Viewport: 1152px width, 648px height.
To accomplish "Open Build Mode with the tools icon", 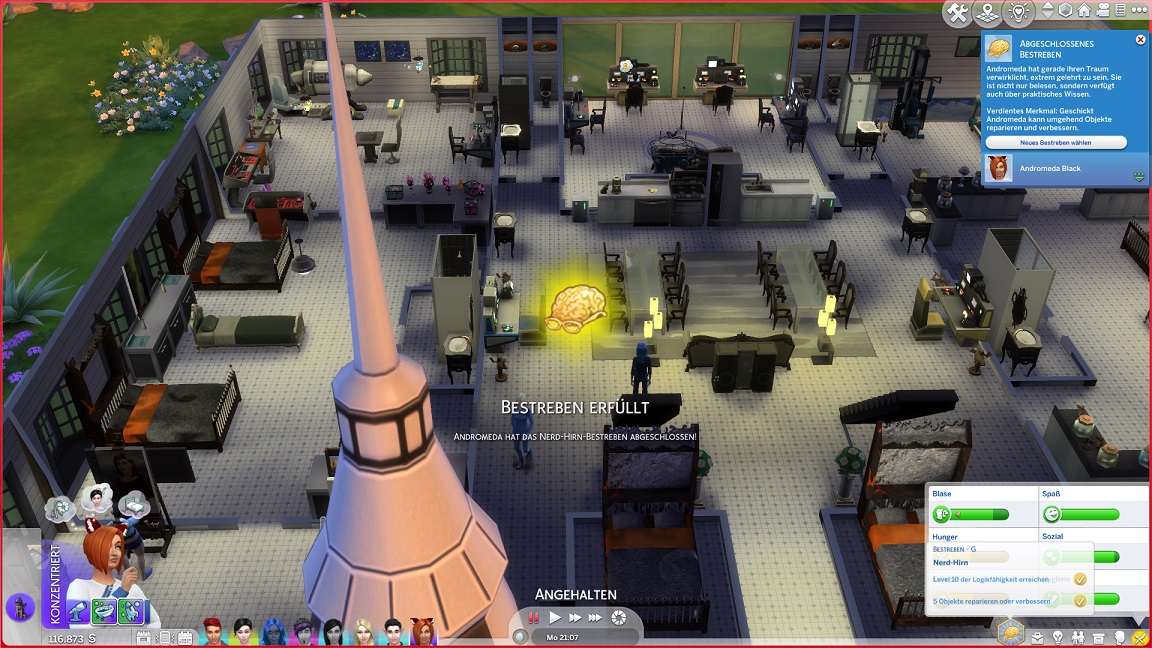I will [x=957, y=13].
